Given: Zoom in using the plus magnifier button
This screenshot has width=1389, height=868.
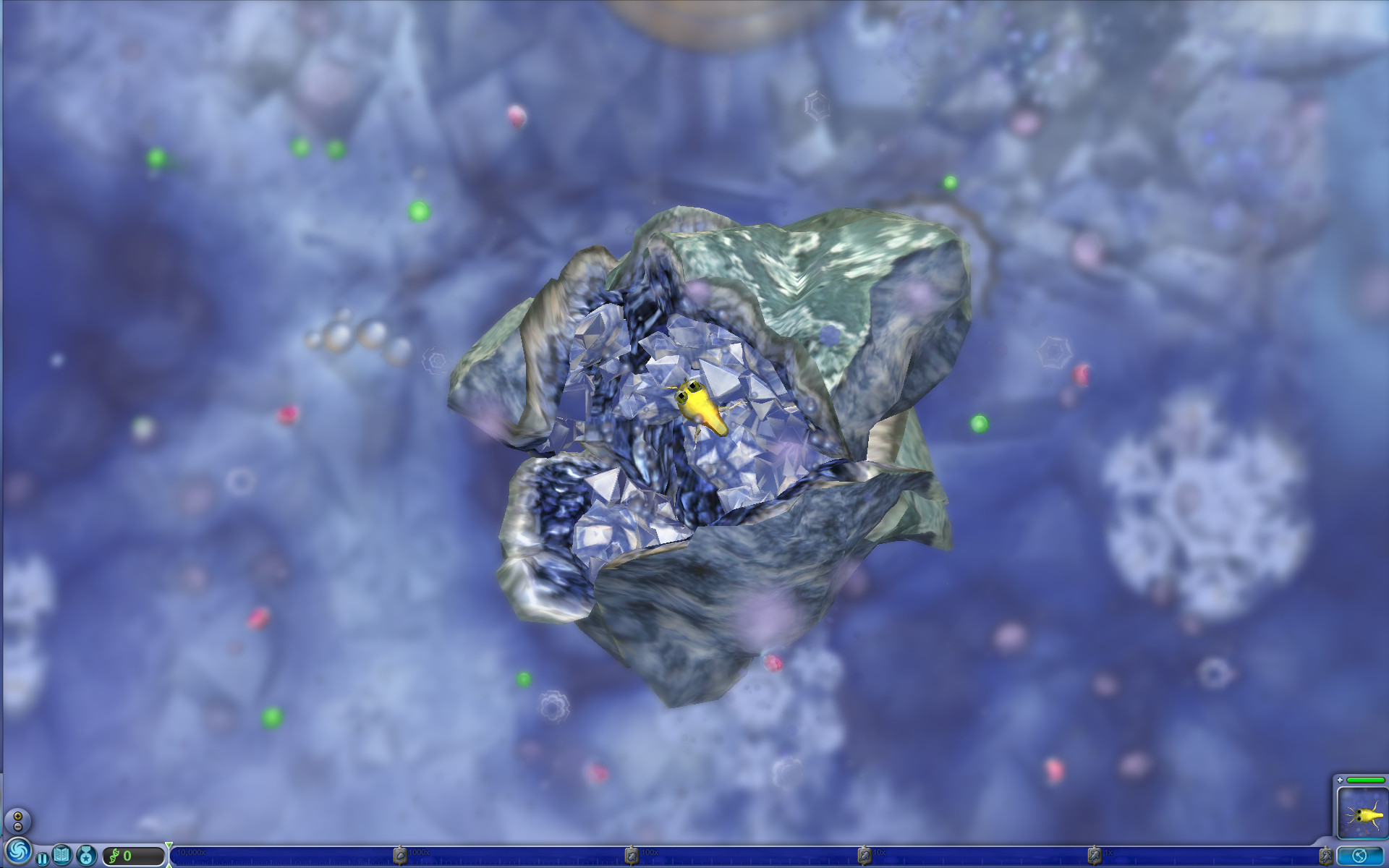Looking at the screenshot, I should tap(17, 817).
